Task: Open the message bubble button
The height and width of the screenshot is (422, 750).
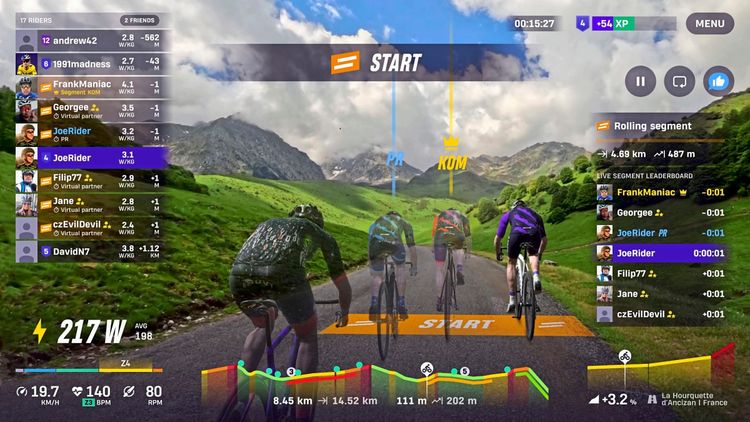Action: tap(679, 81)
